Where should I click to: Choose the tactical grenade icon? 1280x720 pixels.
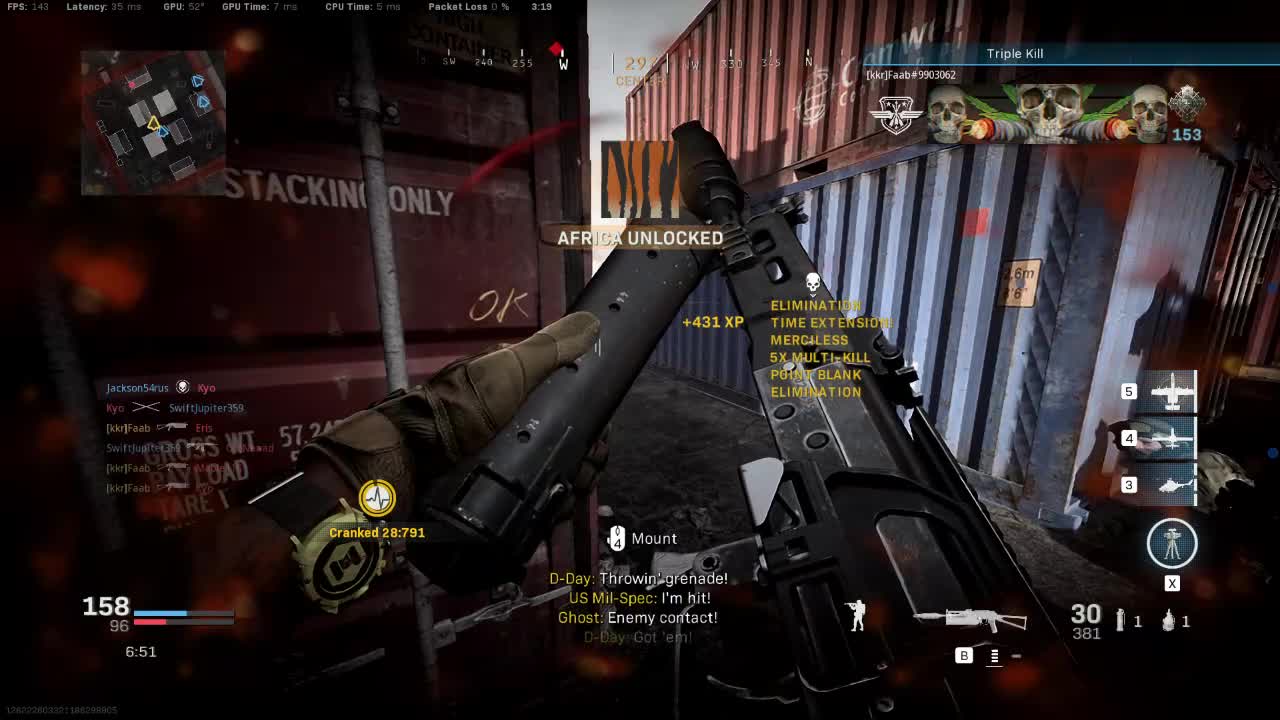(1121, 621)
